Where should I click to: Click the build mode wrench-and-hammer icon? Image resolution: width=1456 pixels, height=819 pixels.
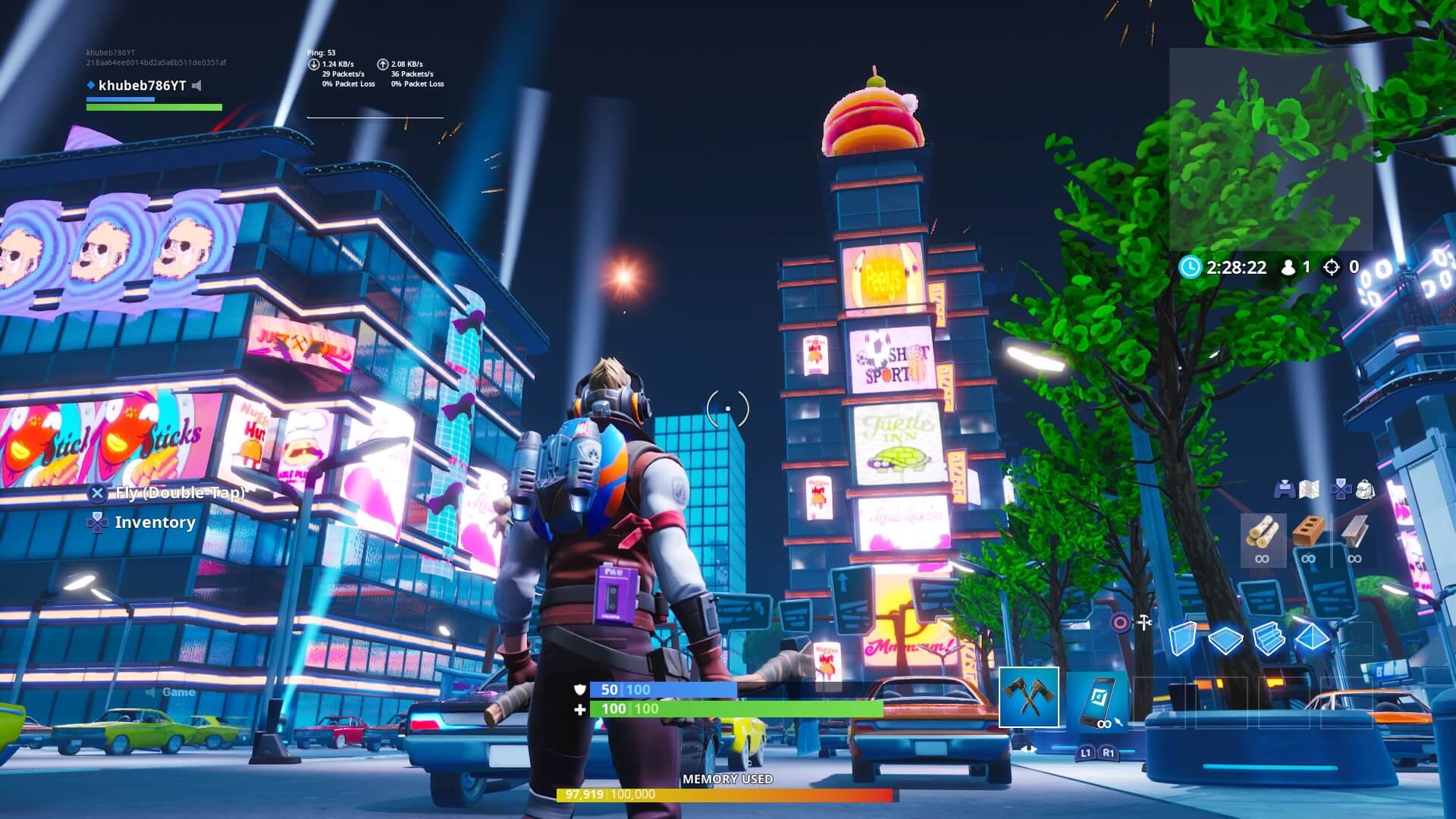(1144, 623)
